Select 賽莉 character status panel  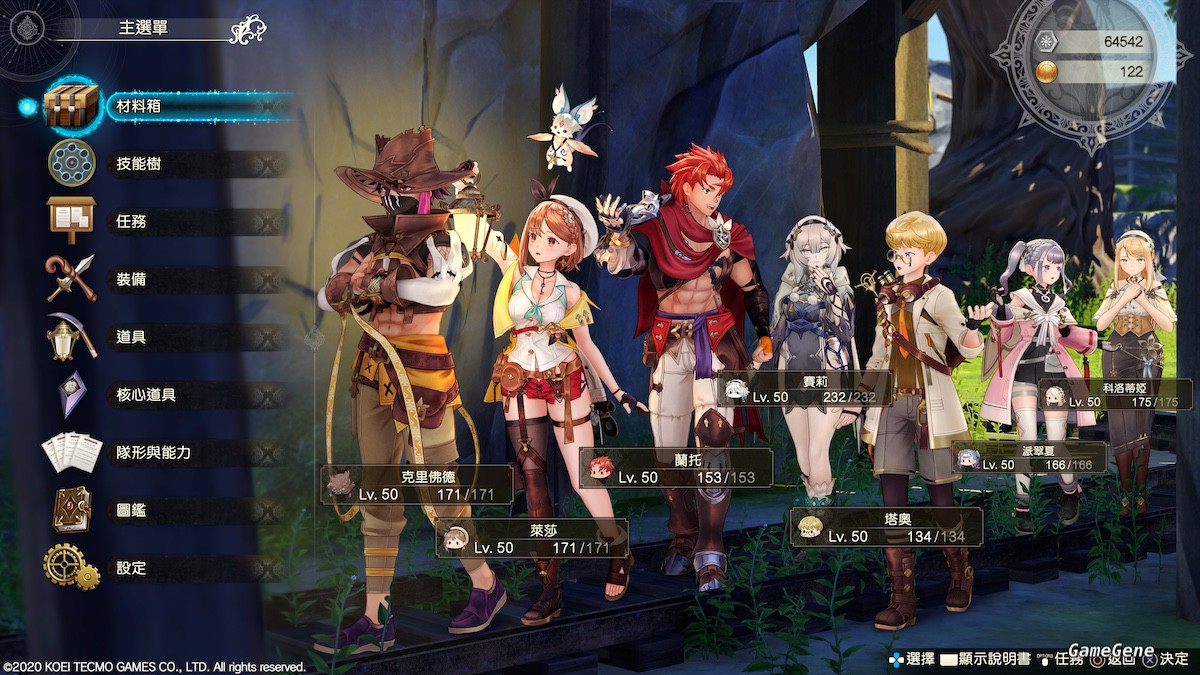[803, 388]
